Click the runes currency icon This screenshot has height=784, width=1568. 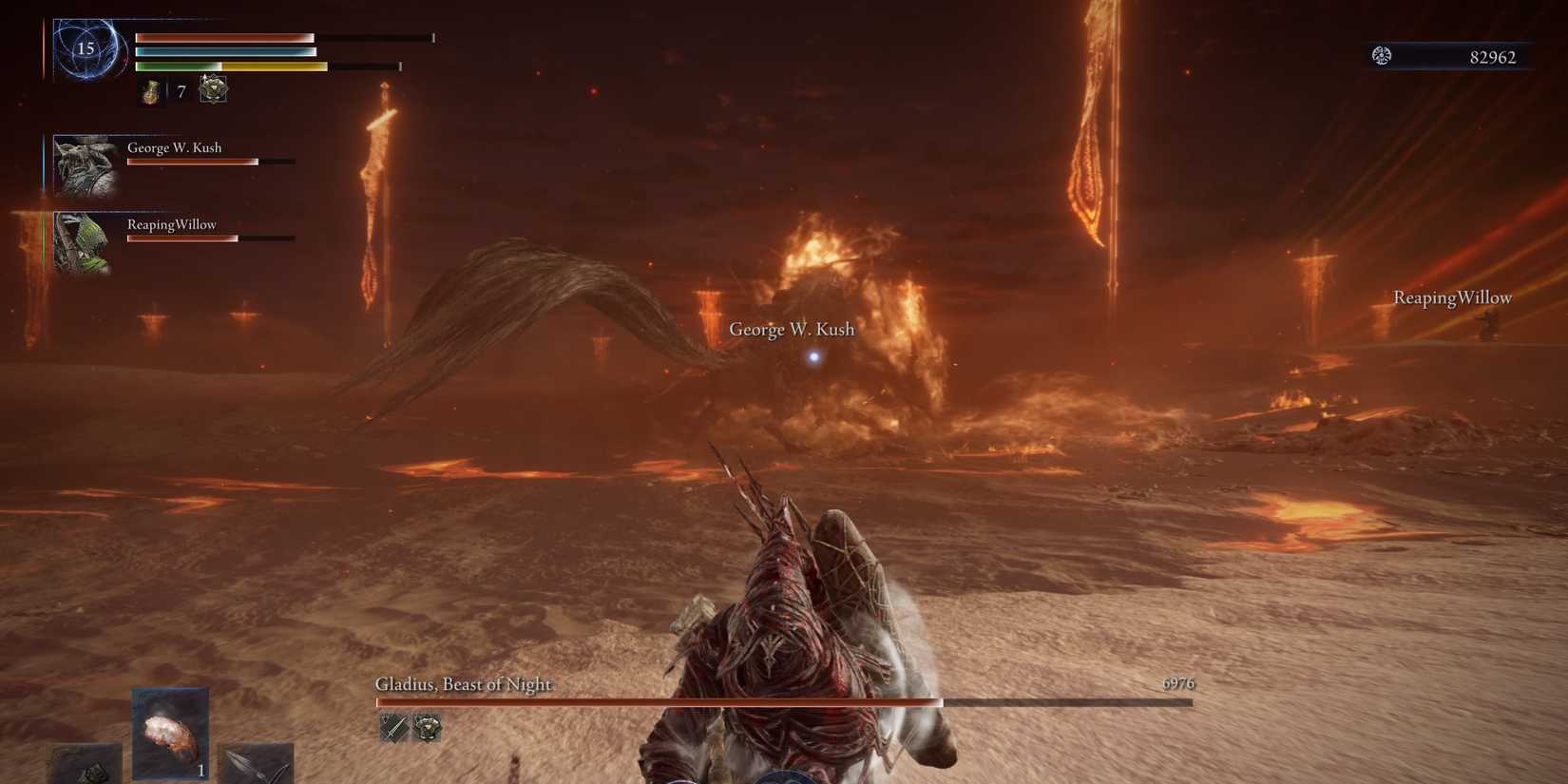pyautogui.click(x=1382, y=56)
